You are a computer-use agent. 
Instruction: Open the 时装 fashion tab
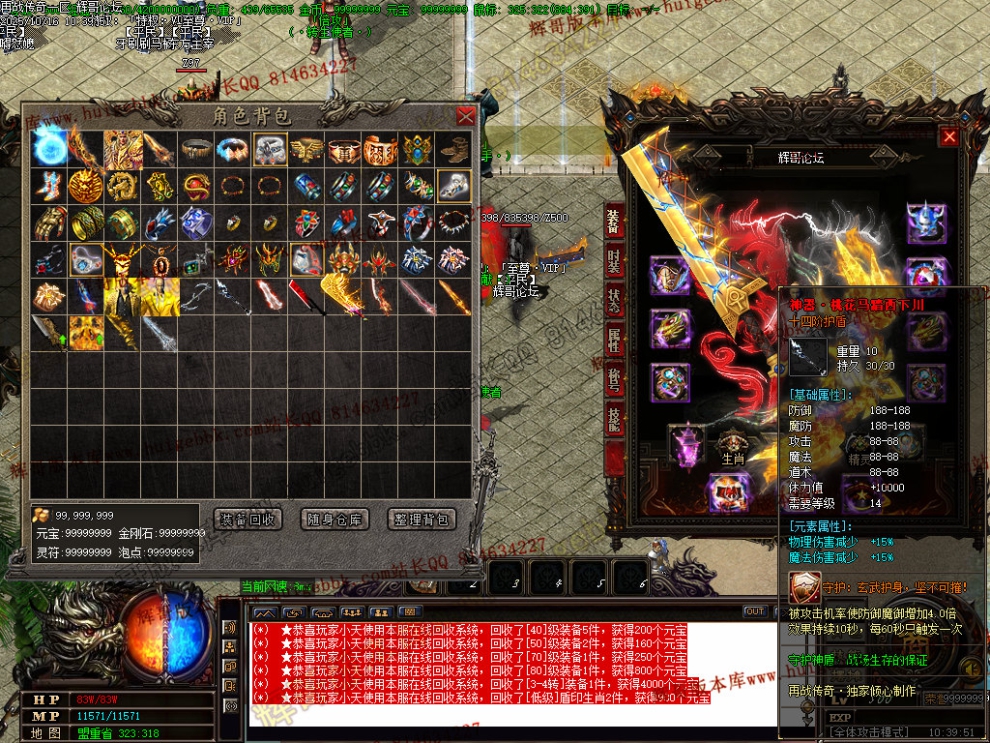614,261
